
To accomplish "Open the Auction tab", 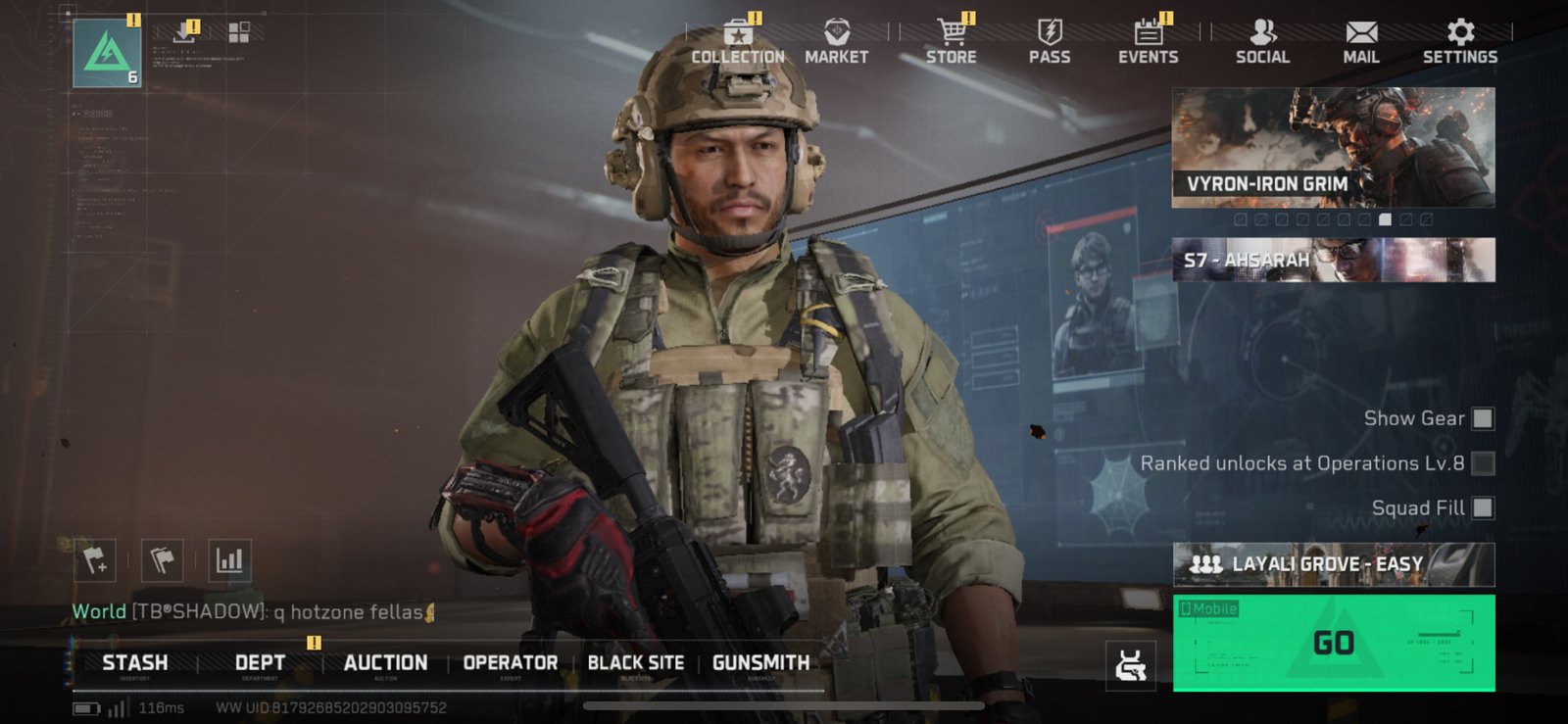I will click(x=385, y=663).
